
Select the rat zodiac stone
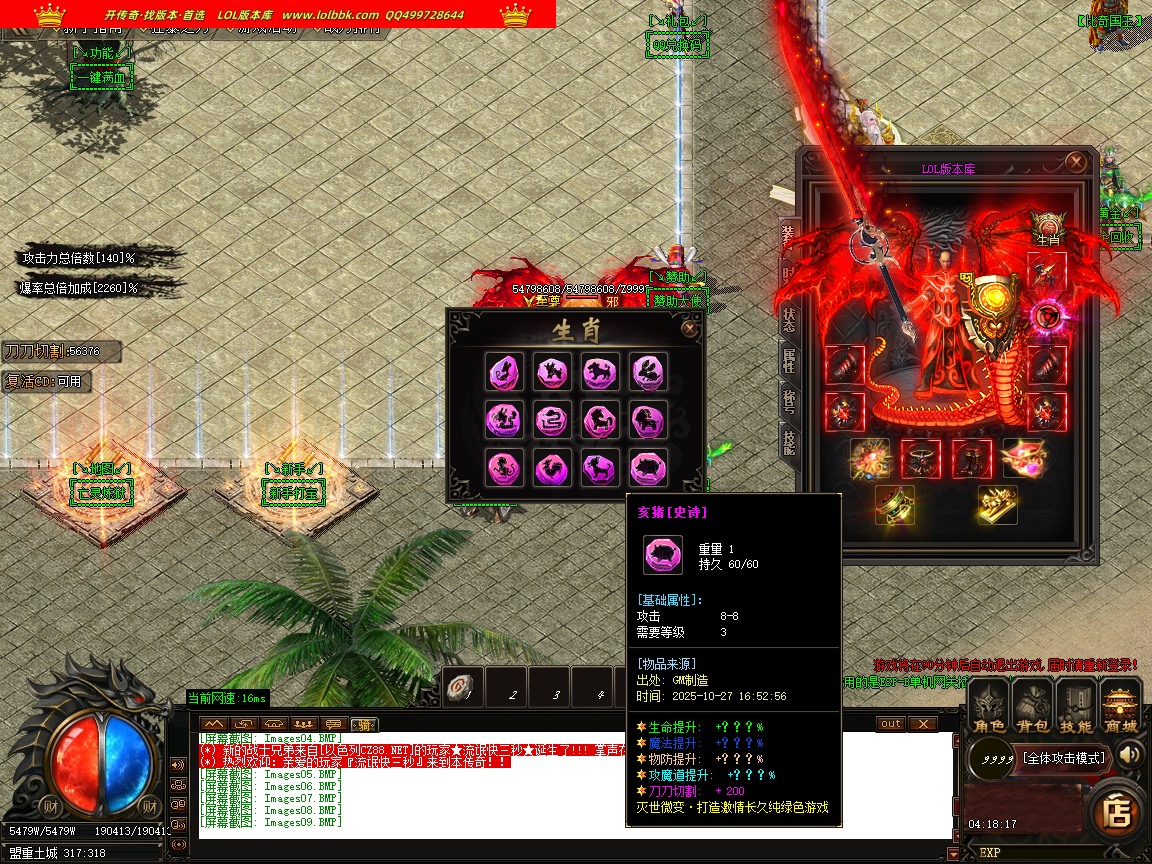point(503,371)
